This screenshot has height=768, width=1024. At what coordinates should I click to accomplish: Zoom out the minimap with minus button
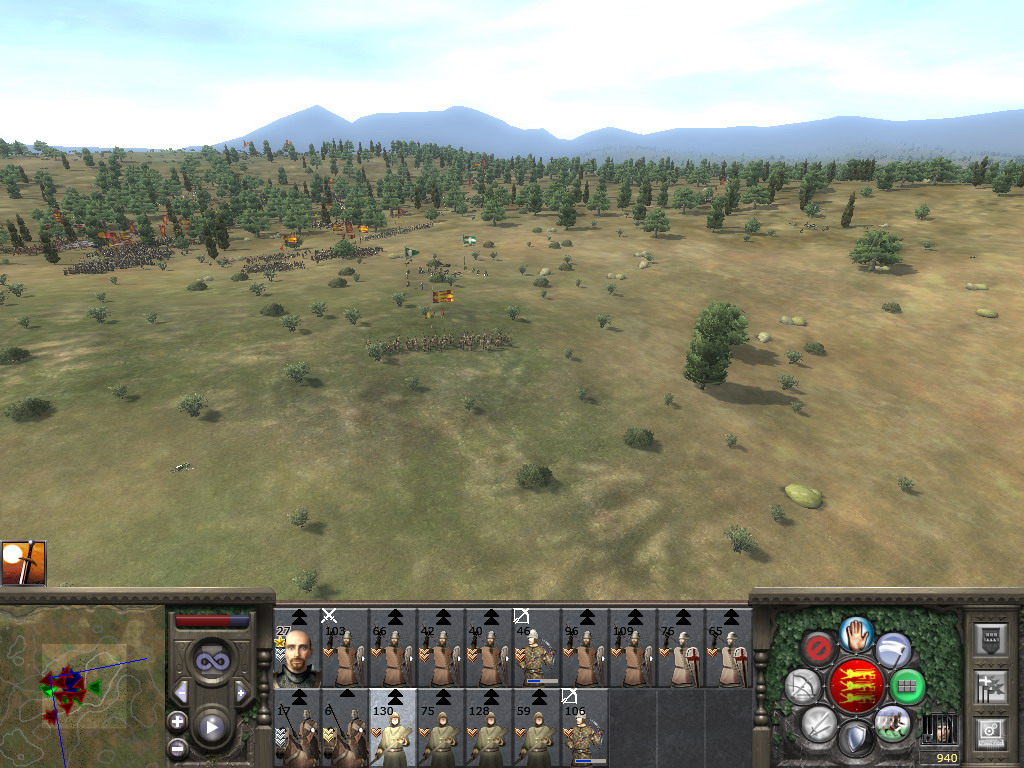177,746
